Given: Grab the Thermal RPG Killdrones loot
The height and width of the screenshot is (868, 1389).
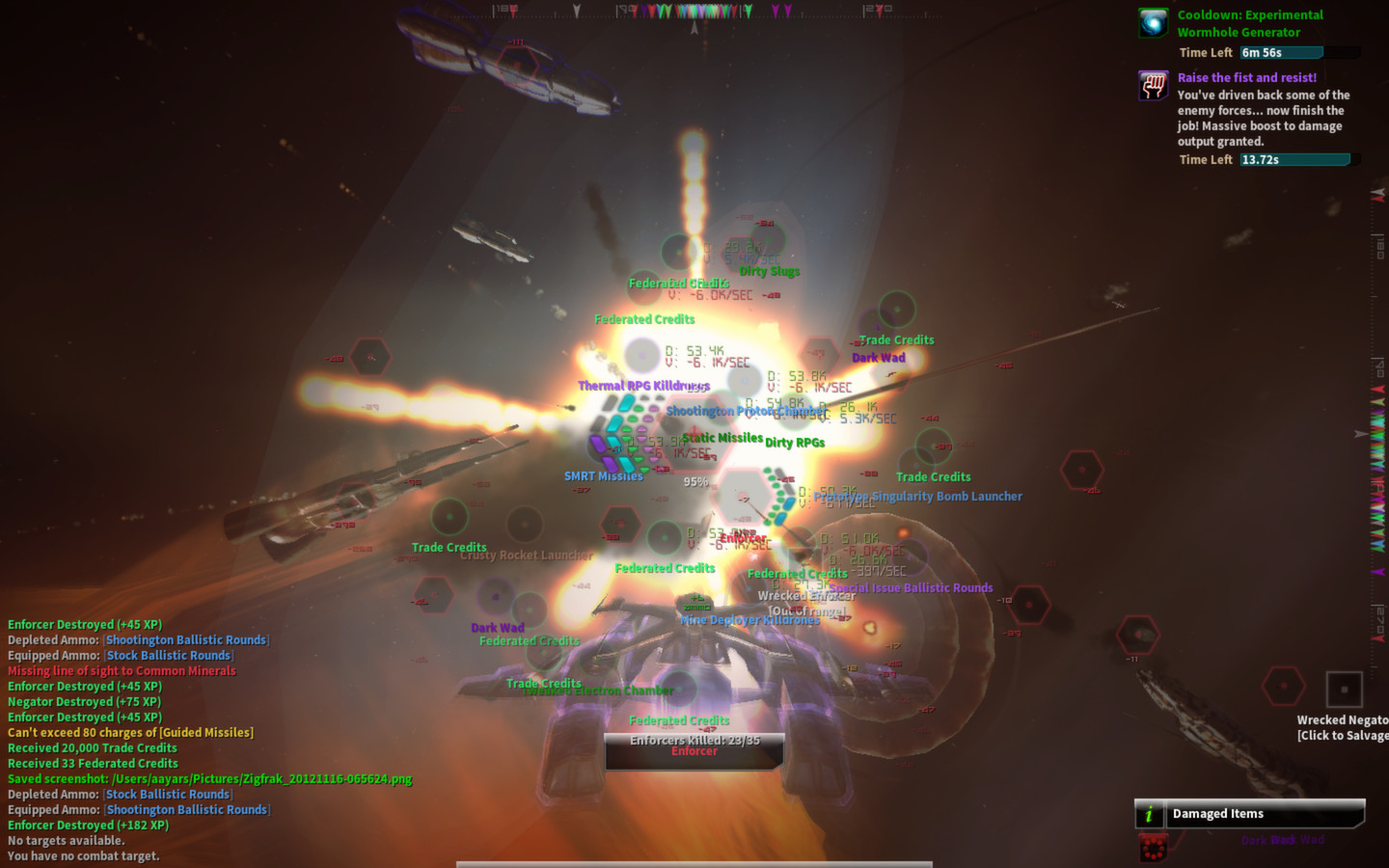Looking at the screenshot, I should tap(642, 385).
